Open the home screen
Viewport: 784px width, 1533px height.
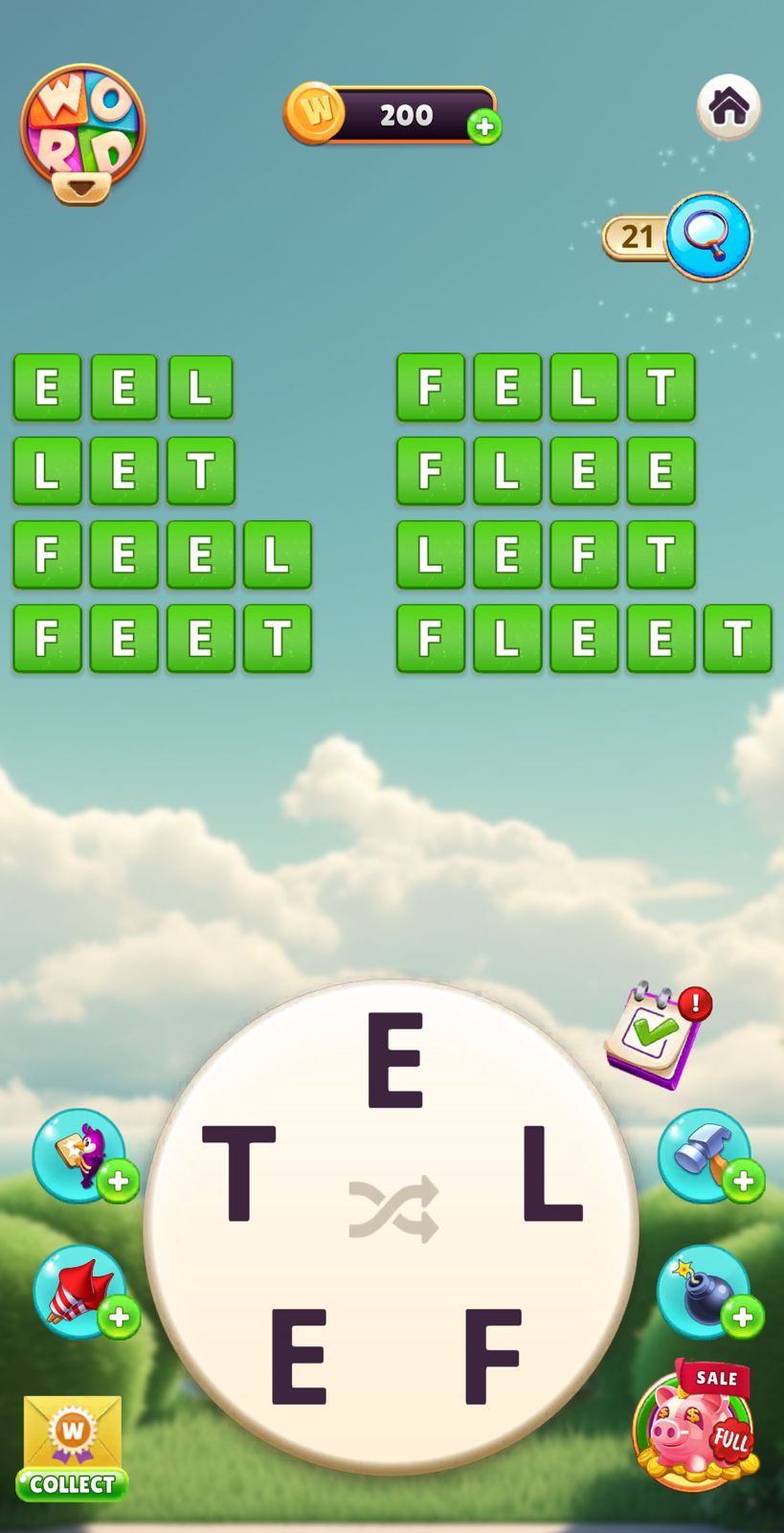728,106
